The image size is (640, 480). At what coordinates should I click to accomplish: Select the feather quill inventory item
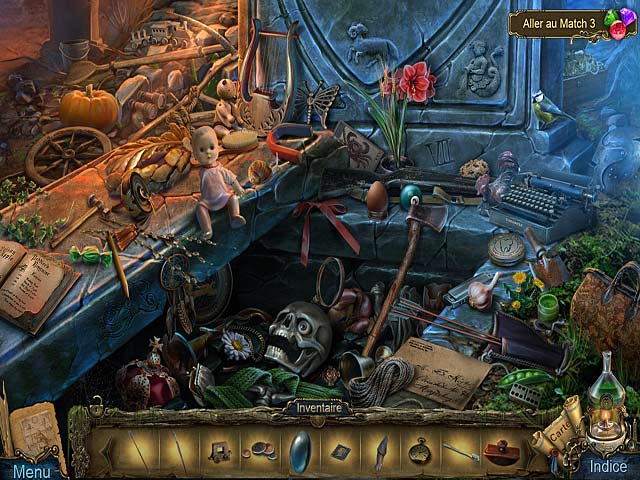tap(380, 450)
